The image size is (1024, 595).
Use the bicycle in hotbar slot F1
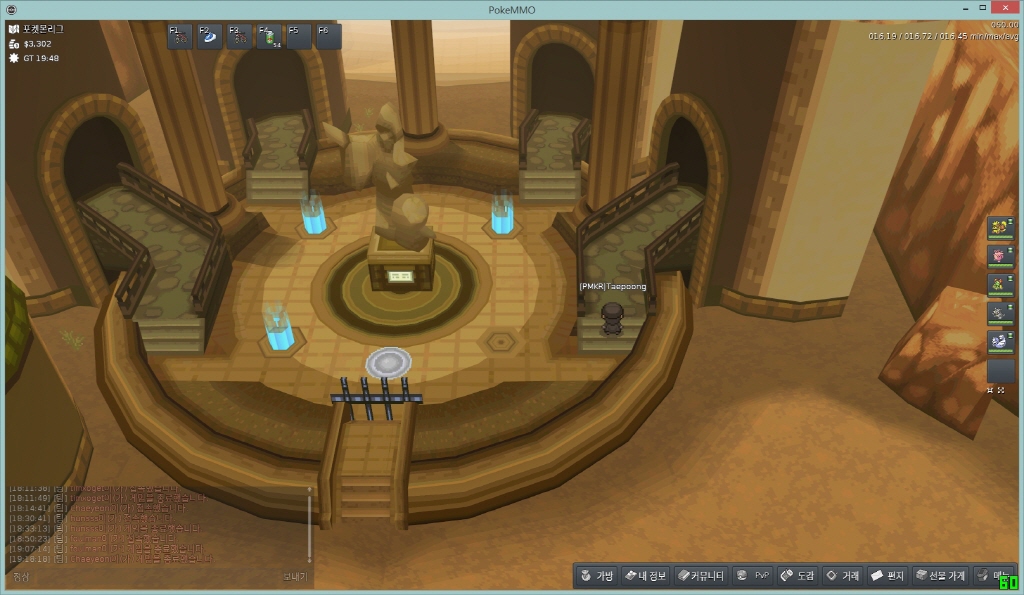pyautogui.click(x=180, y=38)
